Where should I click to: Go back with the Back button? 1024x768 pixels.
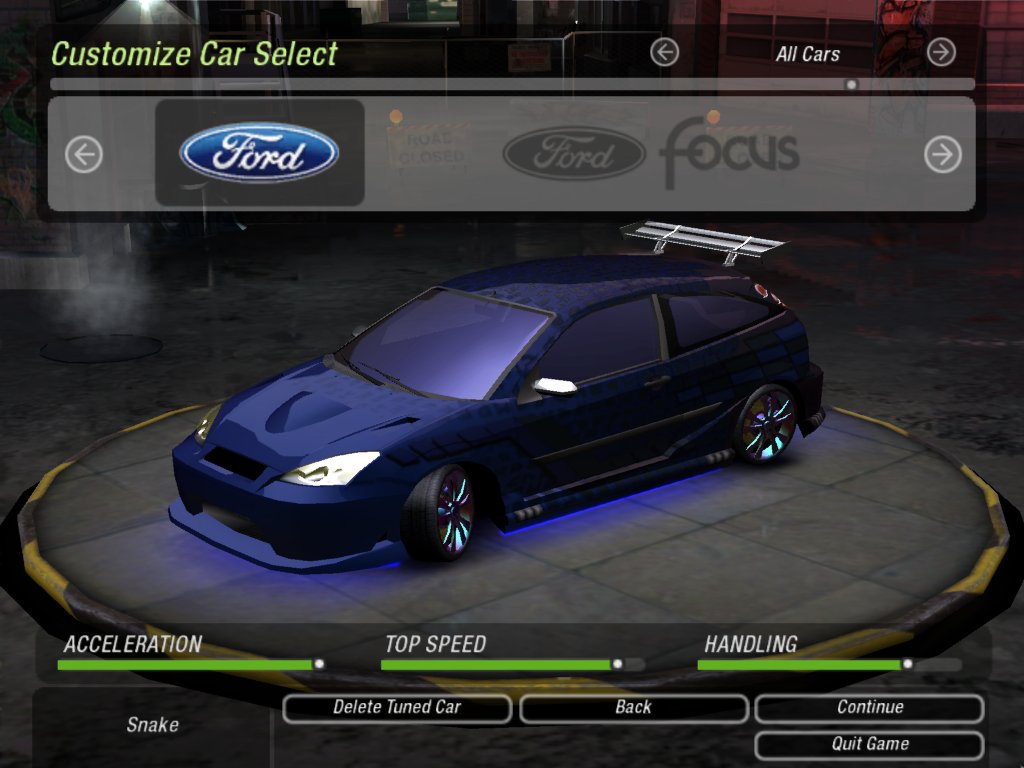tap(633, 708)
